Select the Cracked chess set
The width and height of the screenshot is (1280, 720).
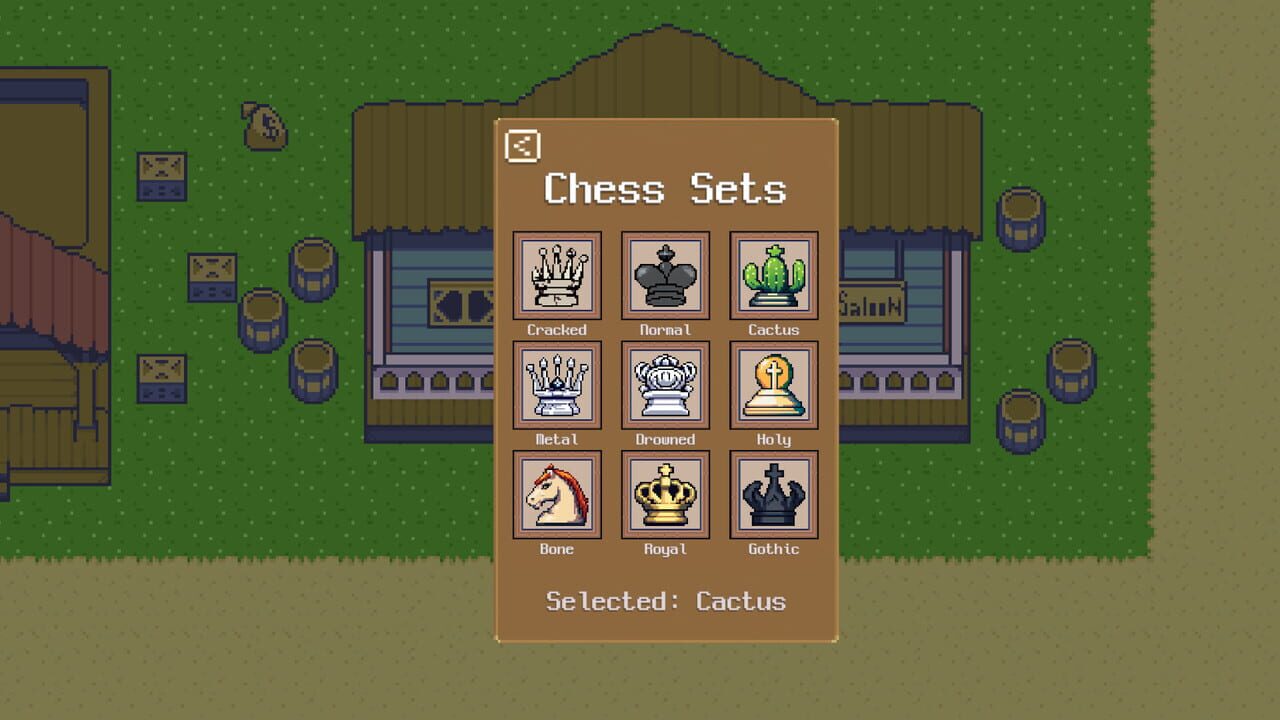tap(557, 276)
